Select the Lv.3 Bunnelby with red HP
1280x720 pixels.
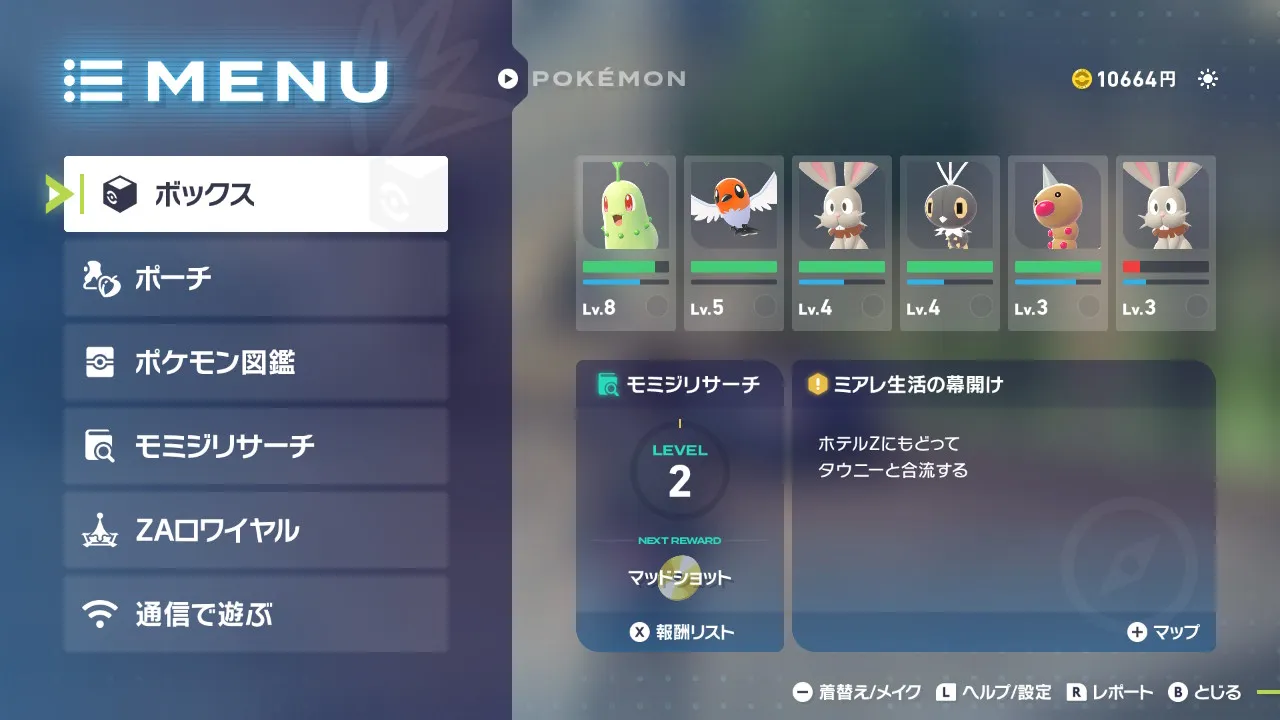click(x=1166, y=243)
